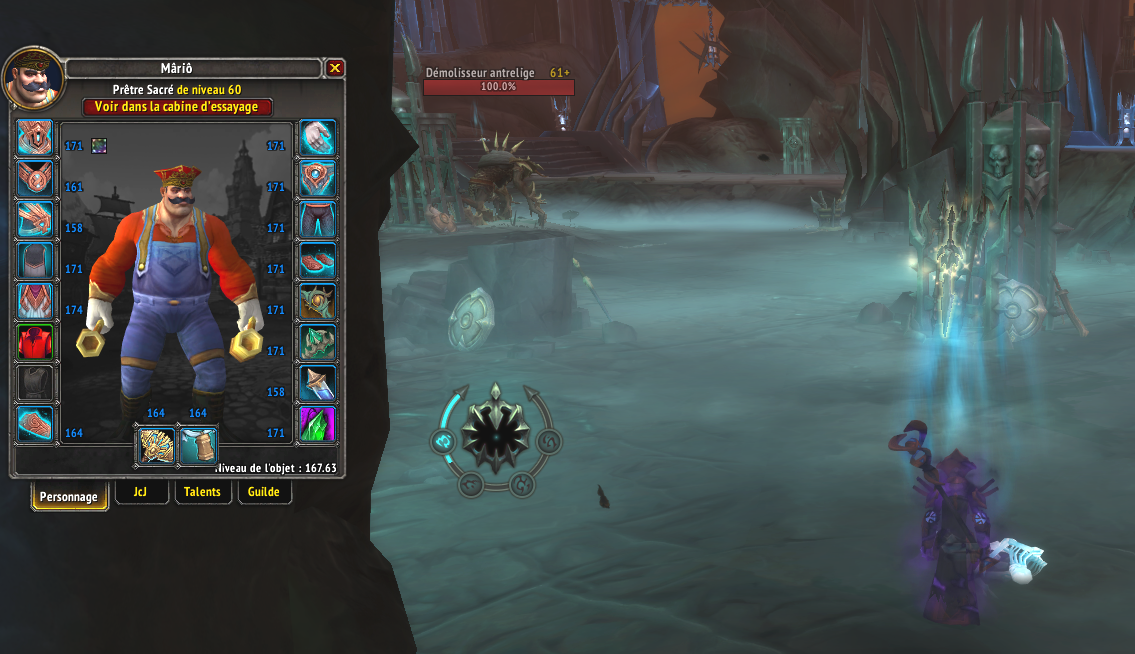Click 'Voir dans la cabine d'essayage' button
The width and height of the screenshot is (1135, 654).
click(x=177, y=107)
